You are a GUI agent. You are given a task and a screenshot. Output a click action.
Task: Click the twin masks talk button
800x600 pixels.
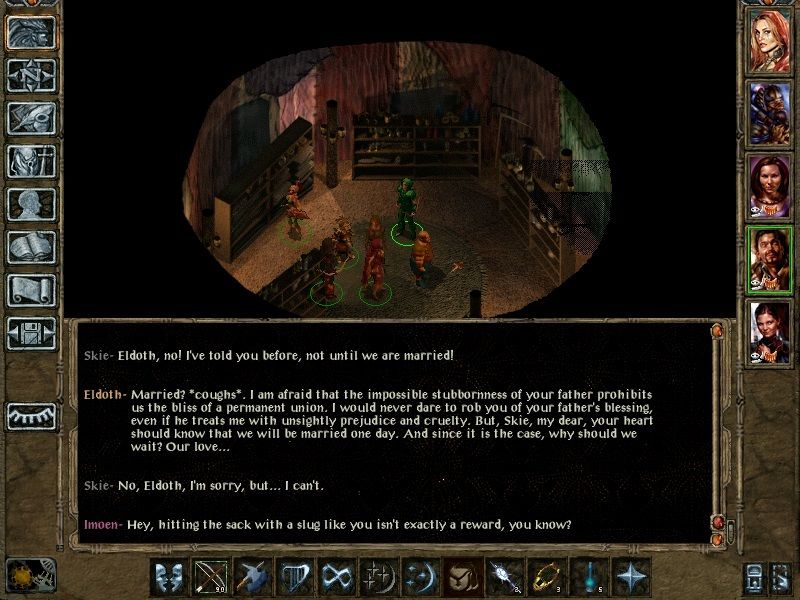(x=169, y=578)
